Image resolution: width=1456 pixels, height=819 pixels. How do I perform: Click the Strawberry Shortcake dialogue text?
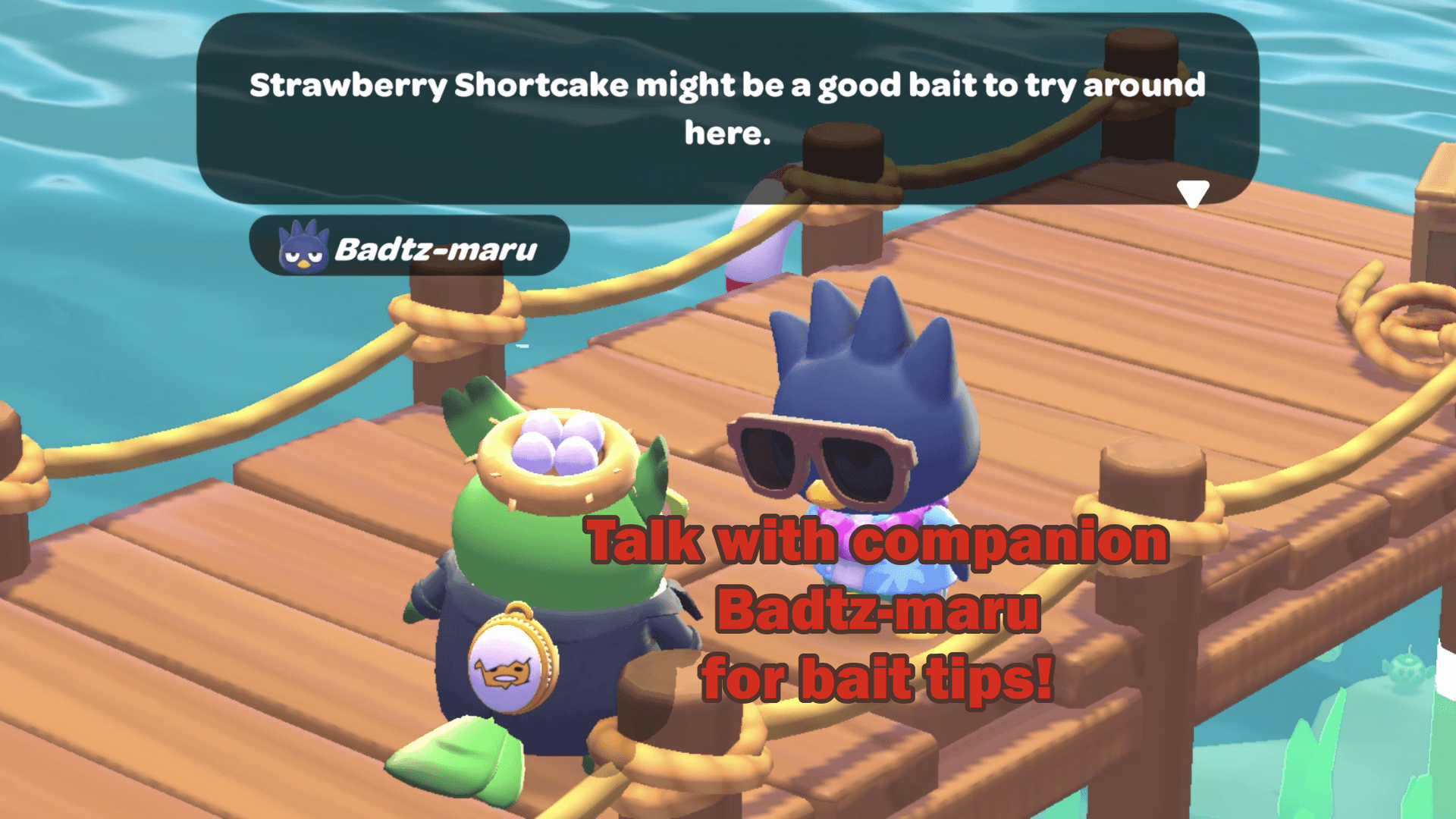click(x=728, y=106)
